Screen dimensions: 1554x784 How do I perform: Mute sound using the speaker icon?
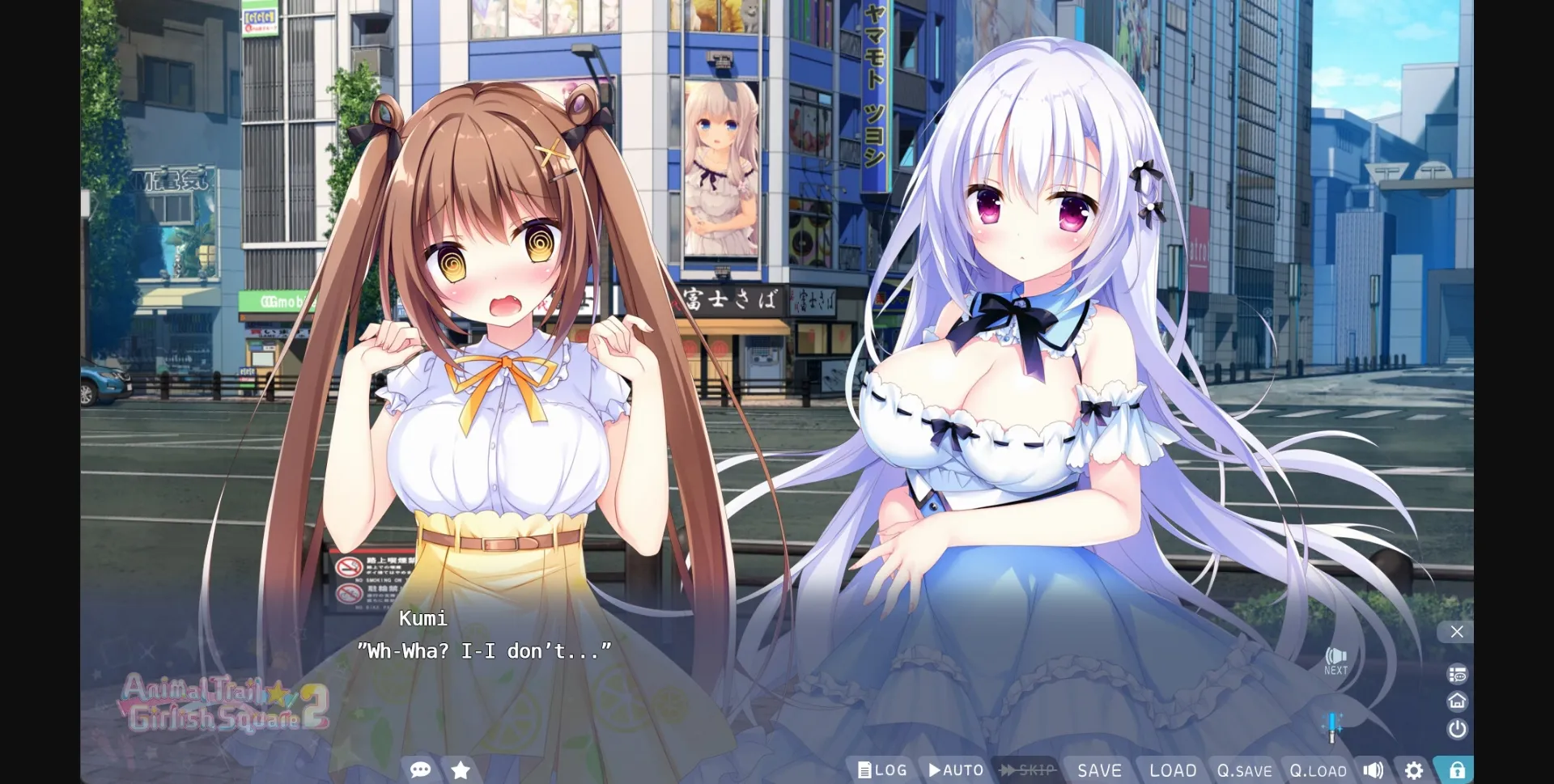(x=1374, y=769)
